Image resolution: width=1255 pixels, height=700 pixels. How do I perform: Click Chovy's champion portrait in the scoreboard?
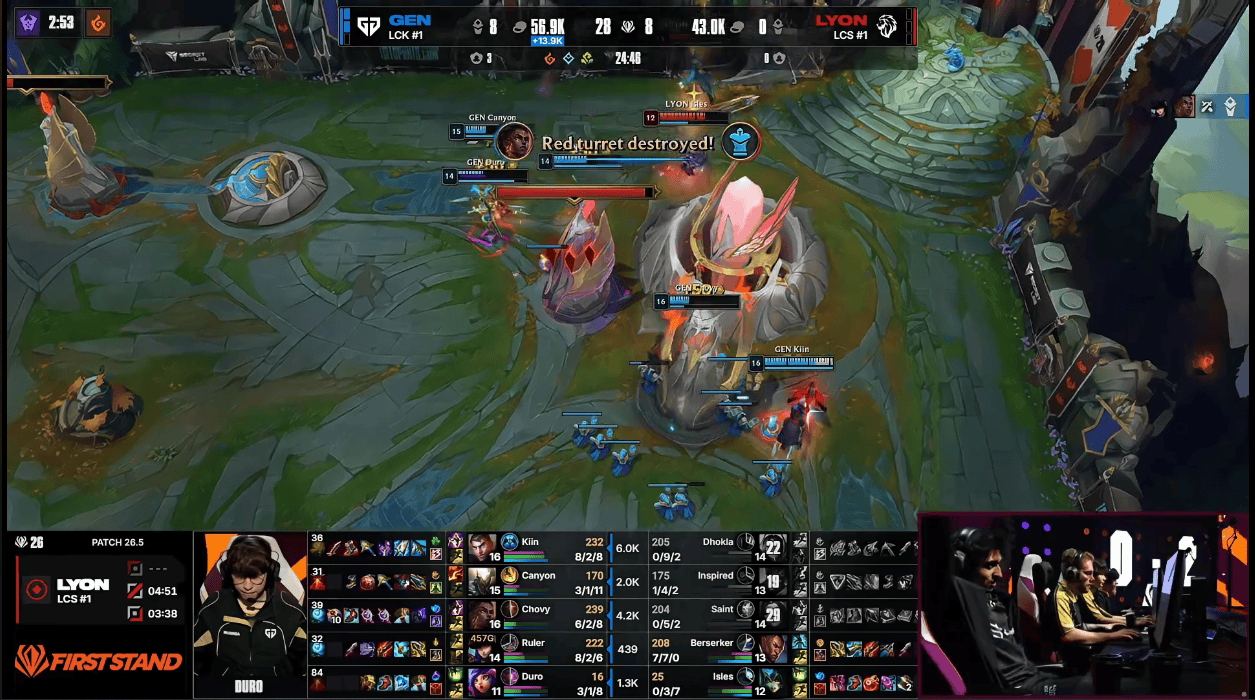click(x=482, y=615)
